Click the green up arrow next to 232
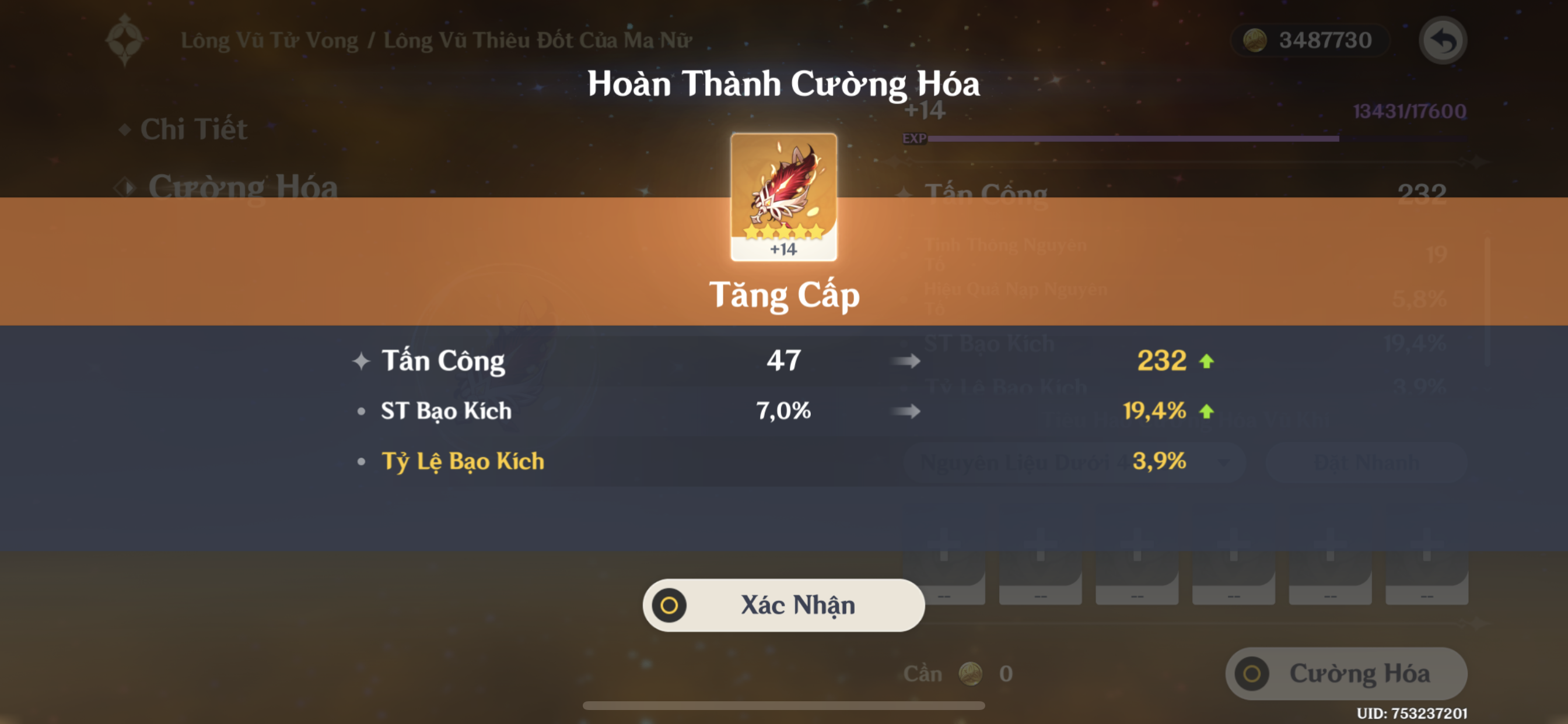Viewport: 1568px width, 724px height. (x=1207, y=360)
